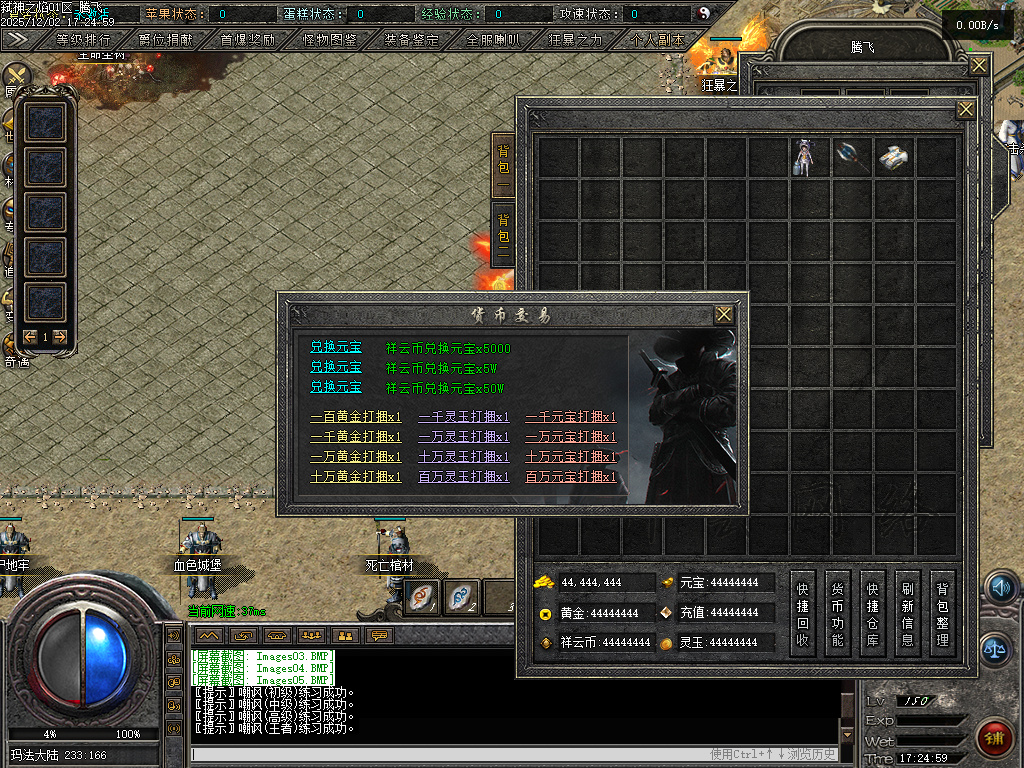Choose the 狂暴之力 menu entry
Viewport: 1024px width, 768px height.
(575, 41)
